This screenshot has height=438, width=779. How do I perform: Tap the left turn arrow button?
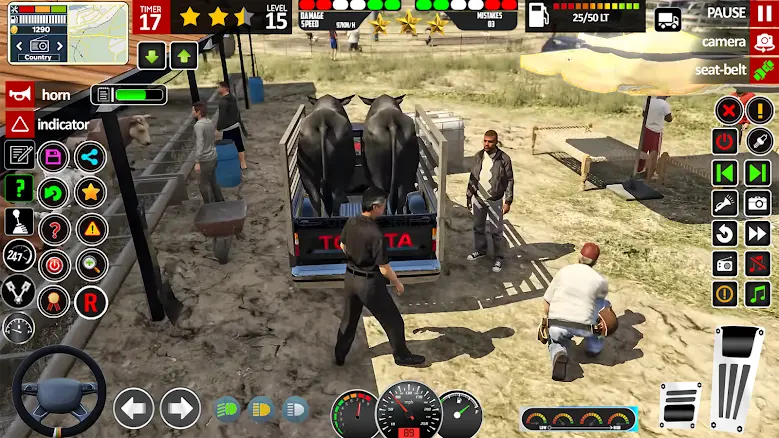(x=133, y=408)
